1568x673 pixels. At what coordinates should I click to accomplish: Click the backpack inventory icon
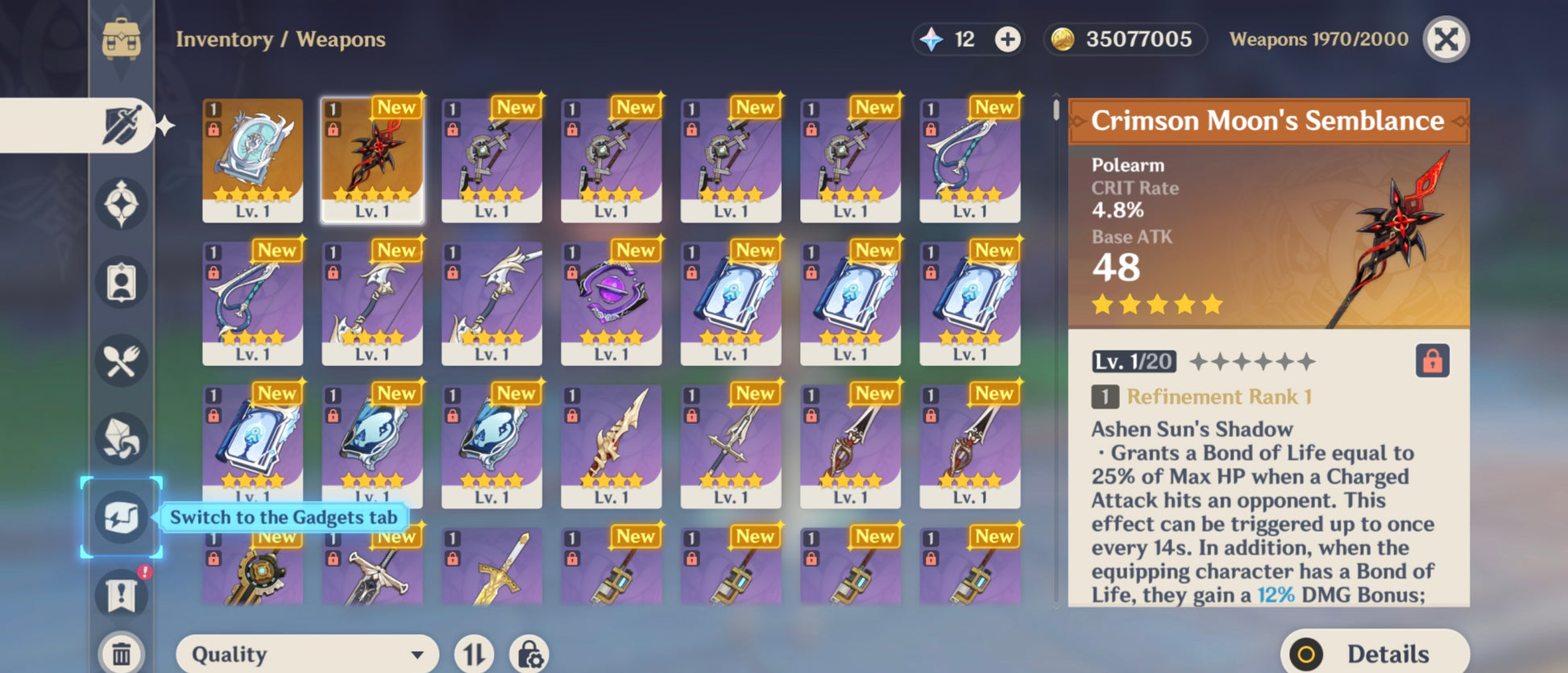click(121, 39)
